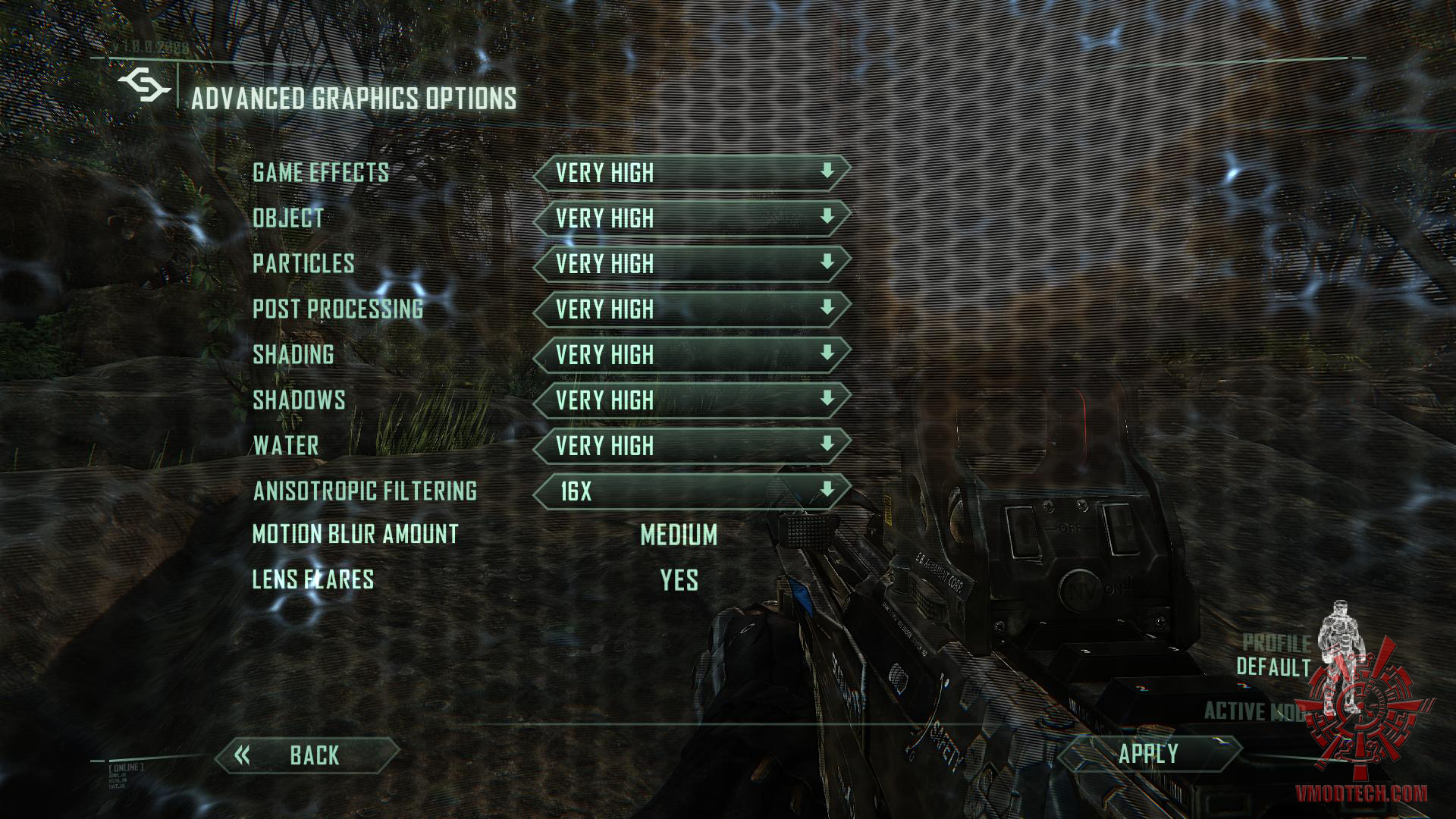1456x819 pixels.
Task: Select the Shading quality dropdown
Action: (691, 355)
